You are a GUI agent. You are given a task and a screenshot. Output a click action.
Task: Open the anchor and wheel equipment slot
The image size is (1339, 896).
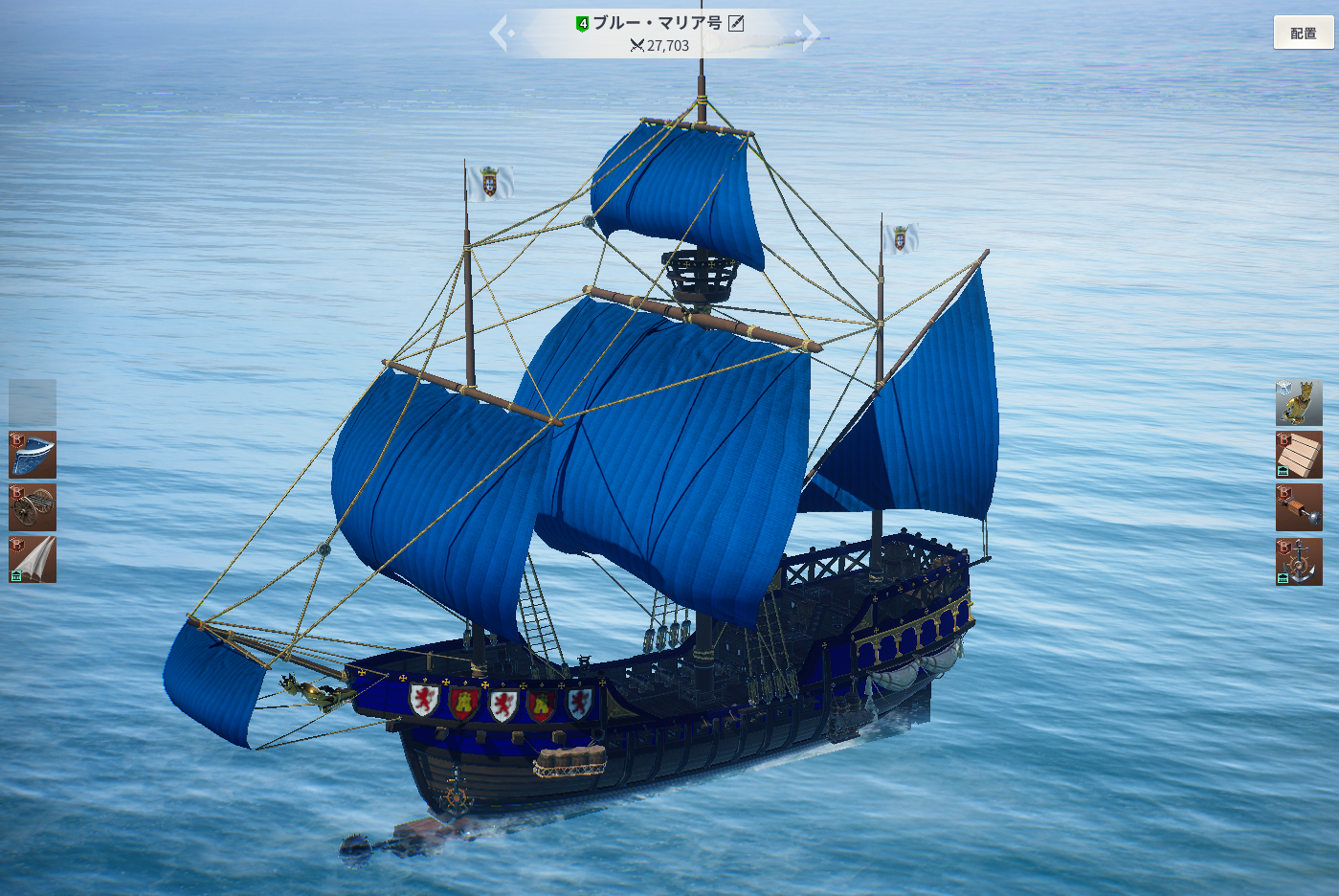click(x=1299, y=561)
